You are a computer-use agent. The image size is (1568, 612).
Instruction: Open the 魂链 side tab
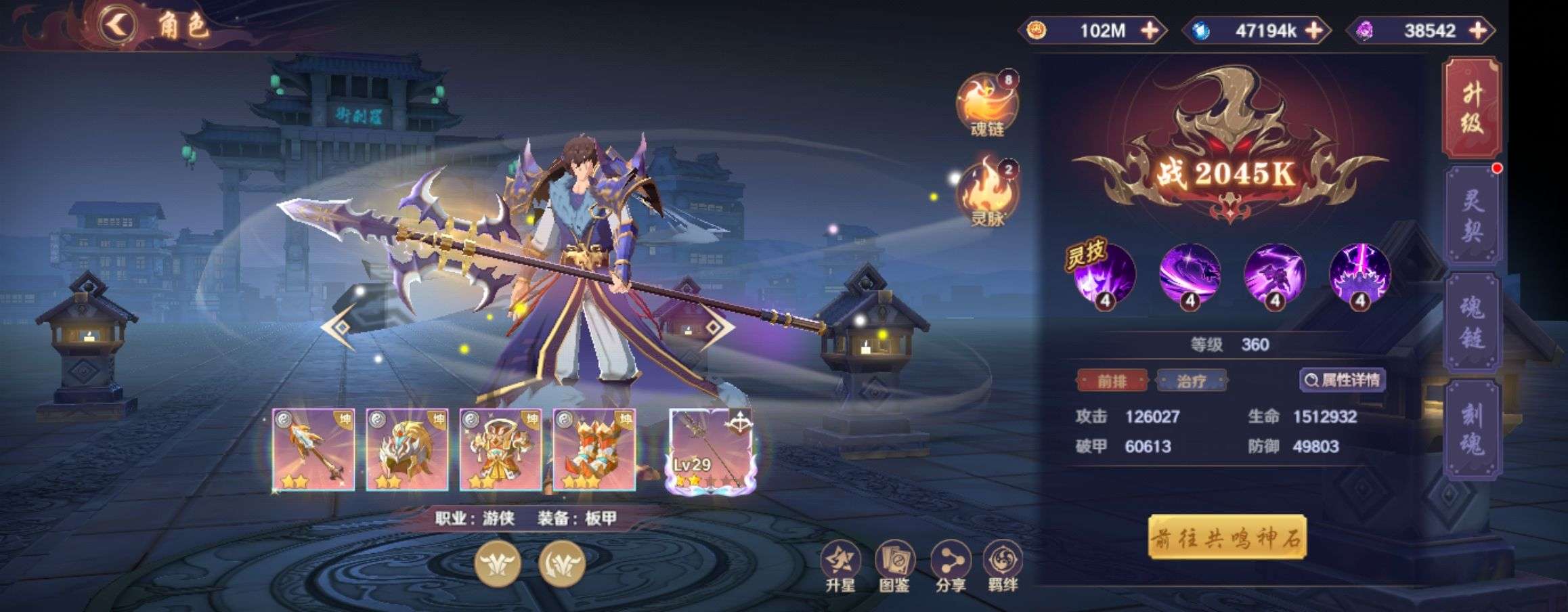click(x=1472, y=323)
